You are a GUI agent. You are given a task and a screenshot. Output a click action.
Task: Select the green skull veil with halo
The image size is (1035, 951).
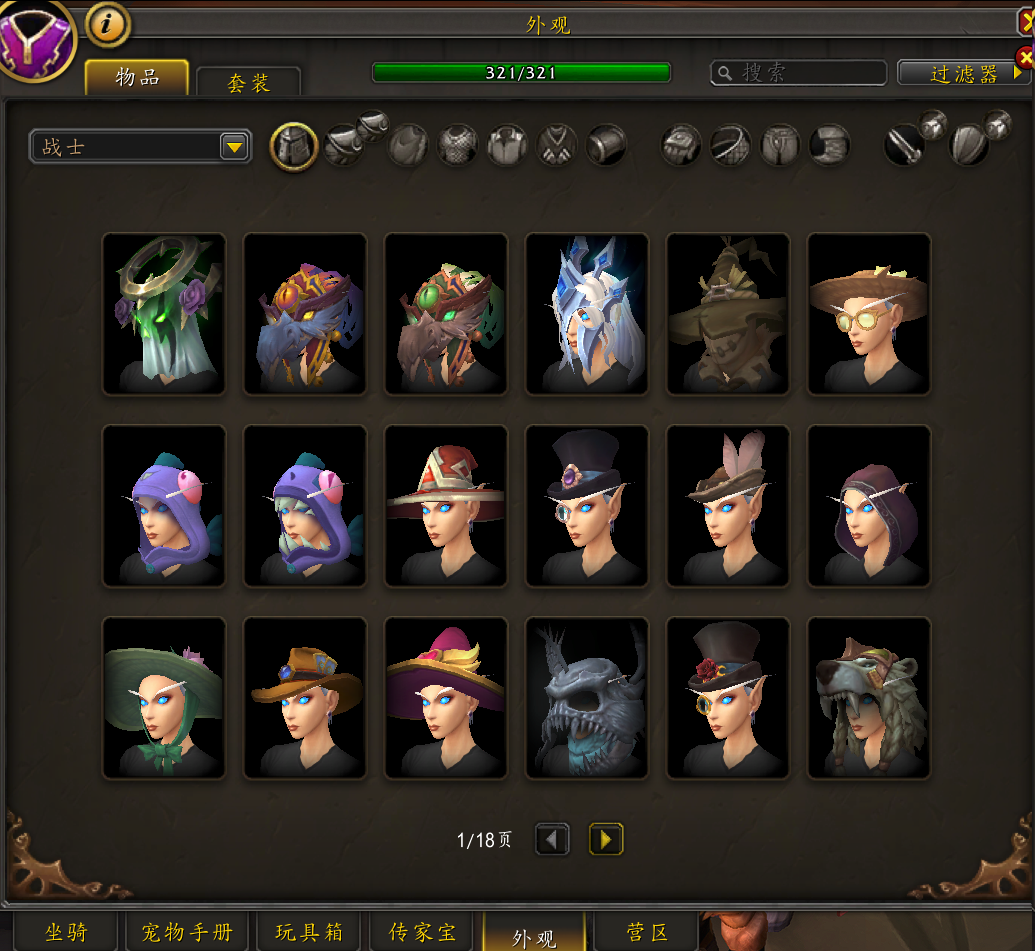[164, 314]
